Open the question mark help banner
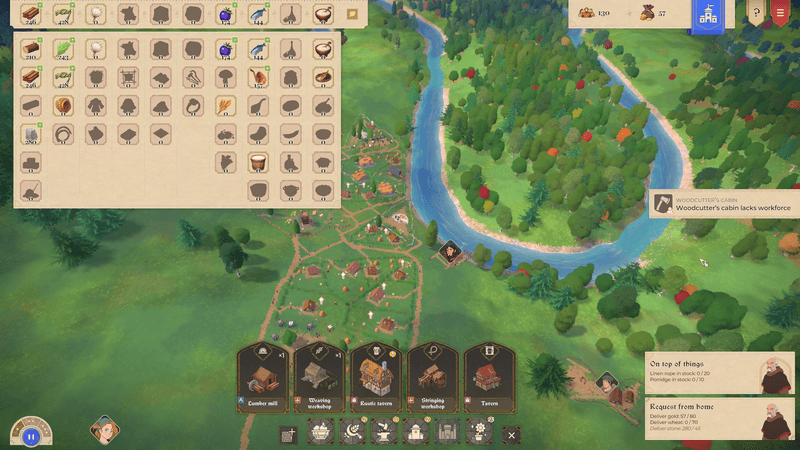Screen dimensions: 800x450 [x=756, y=14]
